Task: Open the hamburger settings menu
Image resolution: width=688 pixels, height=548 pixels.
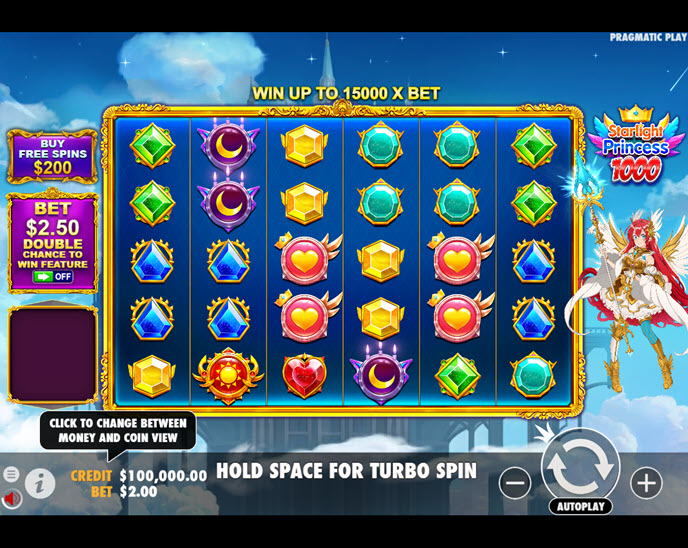Action: click(x=11, y=474)
